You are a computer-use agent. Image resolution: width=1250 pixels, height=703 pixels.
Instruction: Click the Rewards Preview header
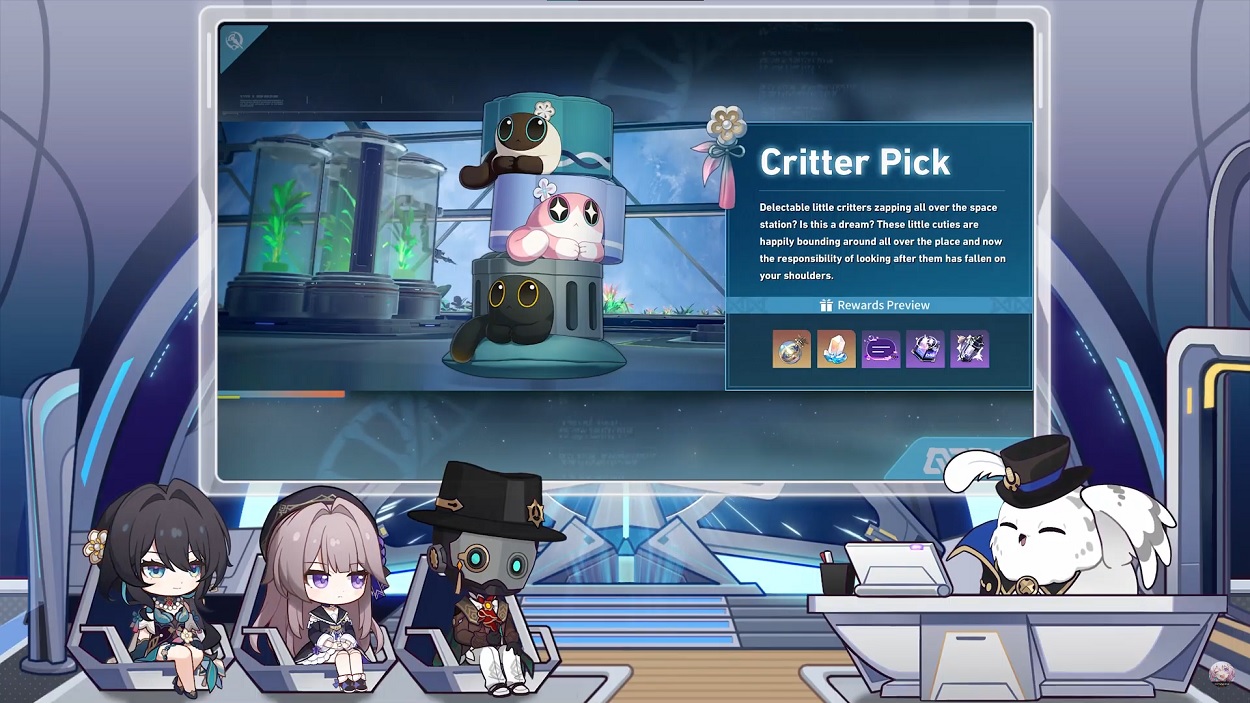coord(876,305)
